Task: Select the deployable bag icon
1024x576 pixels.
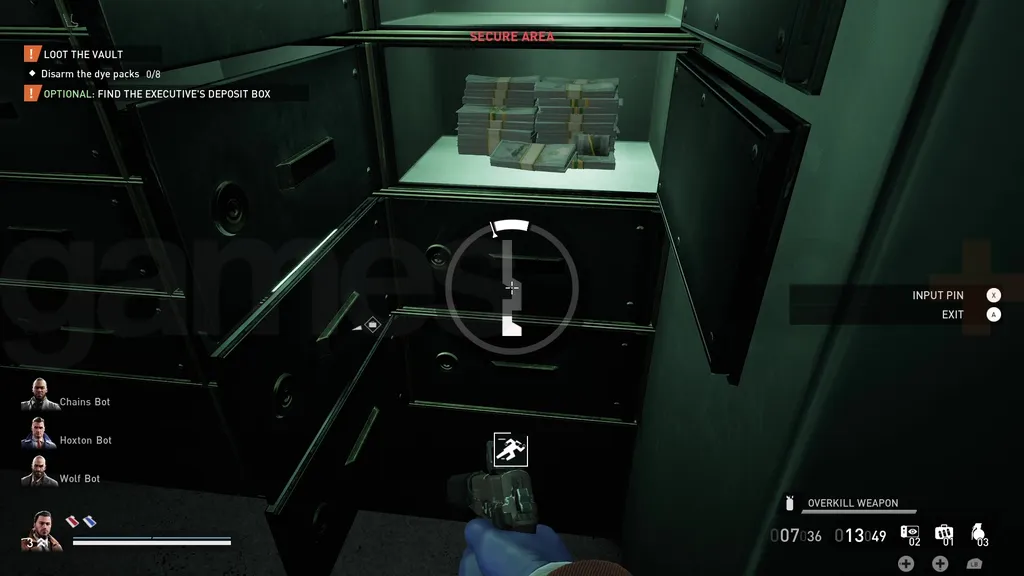Action: (x=943, y=533)
